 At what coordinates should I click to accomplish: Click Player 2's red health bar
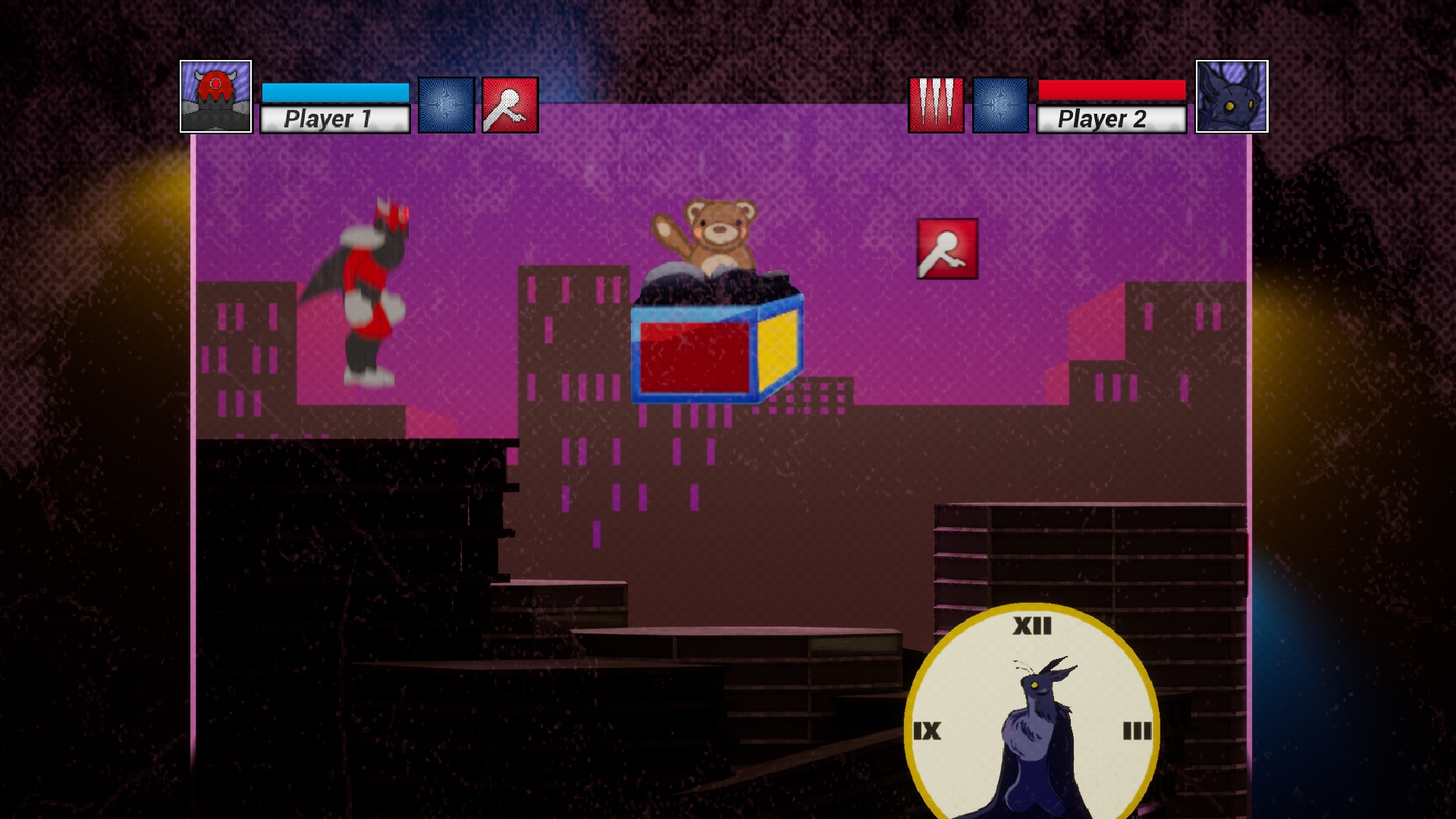point(1111,89)
